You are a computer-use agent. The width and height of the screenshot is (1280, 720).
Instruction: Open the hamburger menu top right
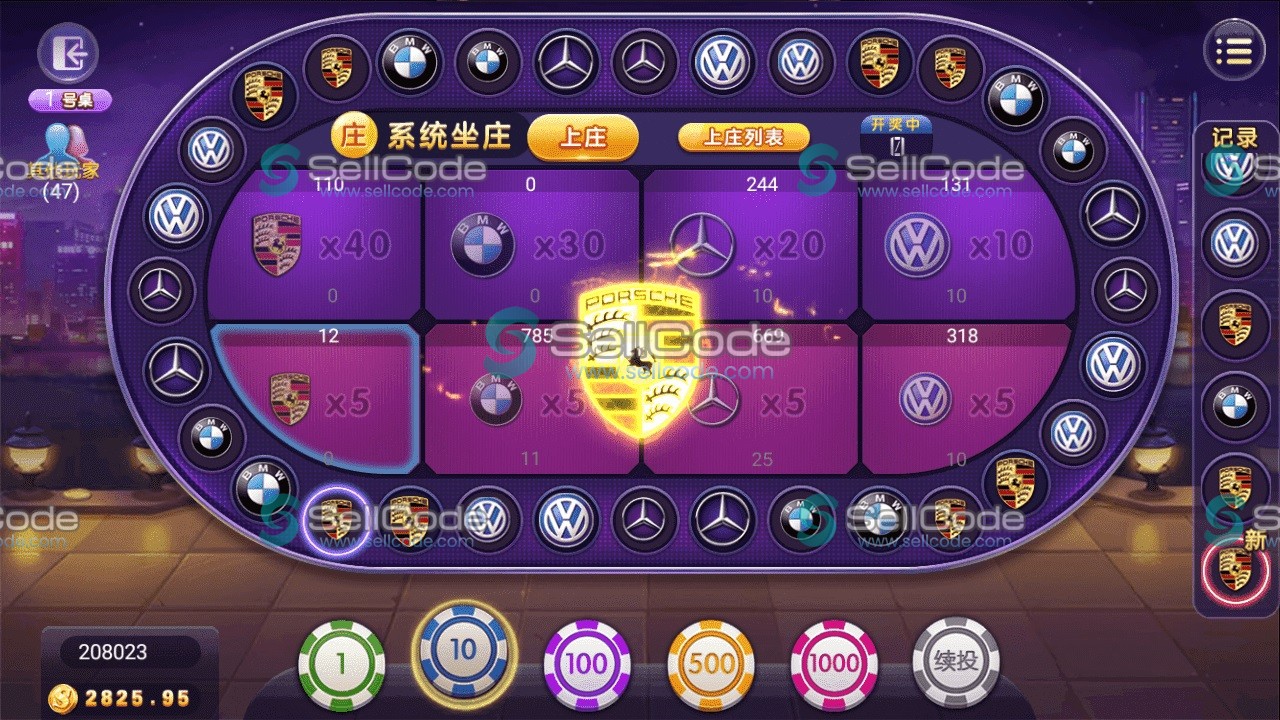[x=1235, y=48]
